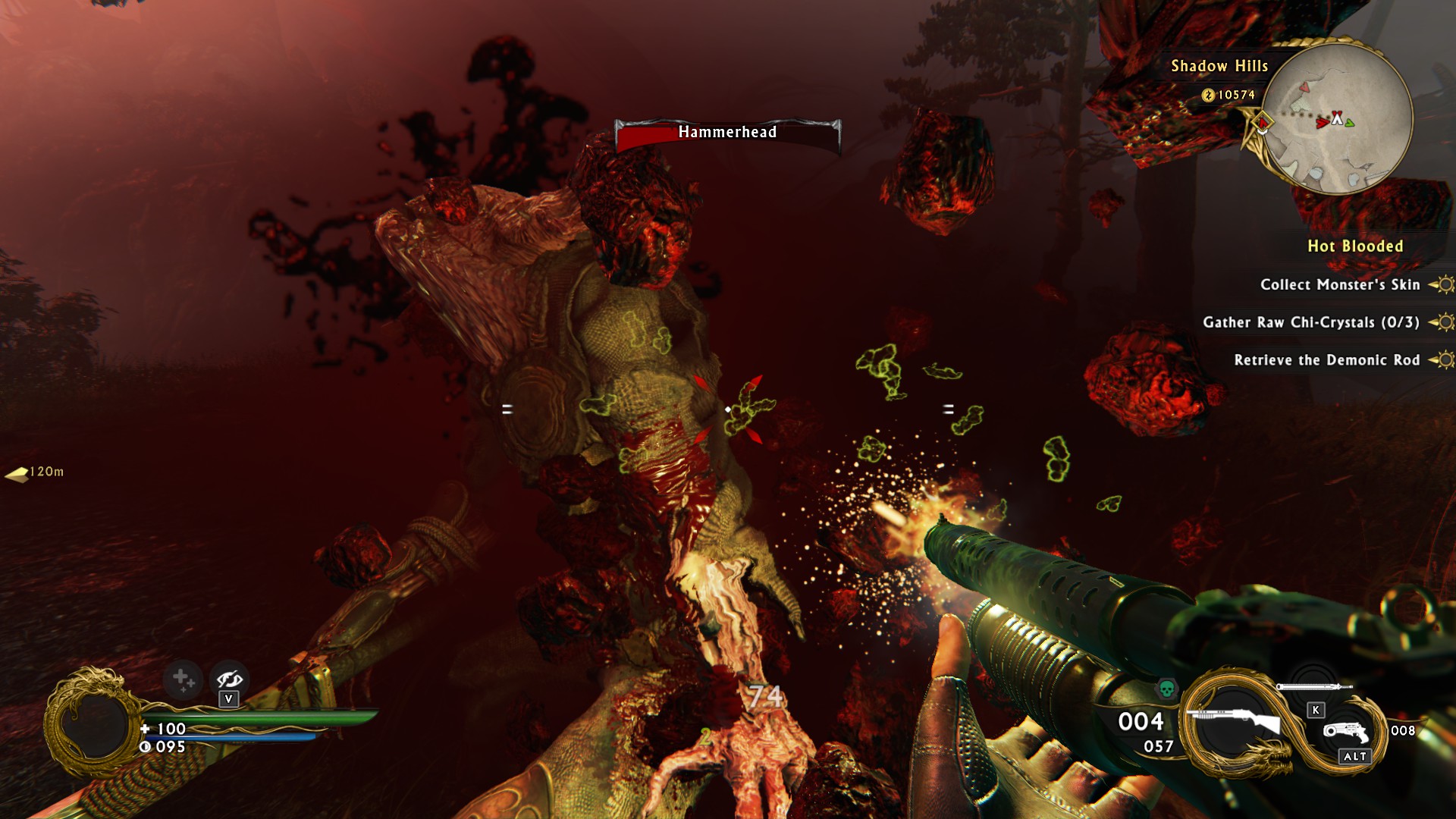Screen dimensions: 1456x819
Task: Switch to the revolver weapon slot
Action: click(x=1346, y=733)
